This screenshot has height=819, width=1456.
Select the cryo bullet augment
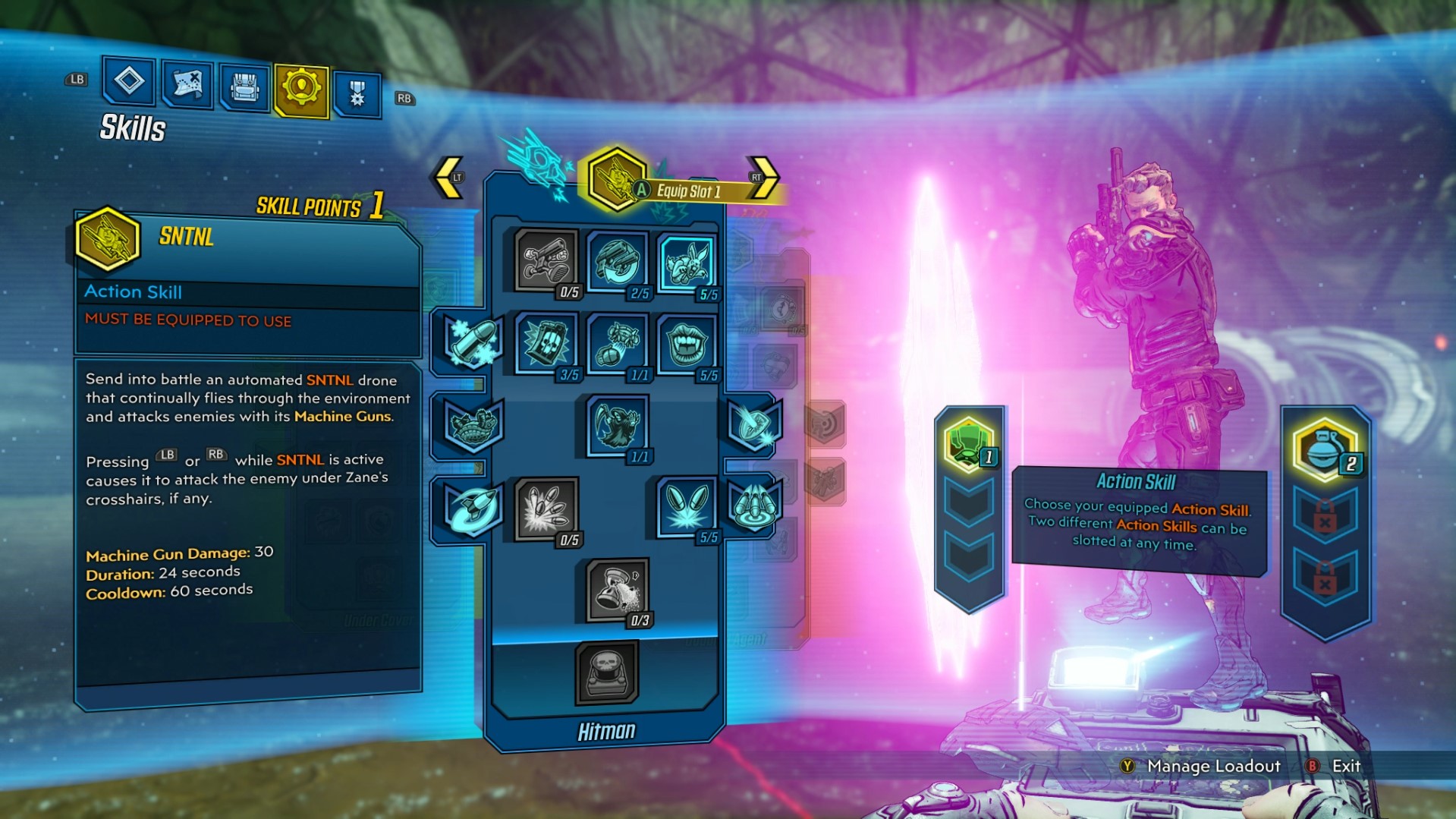coord(472,342)
